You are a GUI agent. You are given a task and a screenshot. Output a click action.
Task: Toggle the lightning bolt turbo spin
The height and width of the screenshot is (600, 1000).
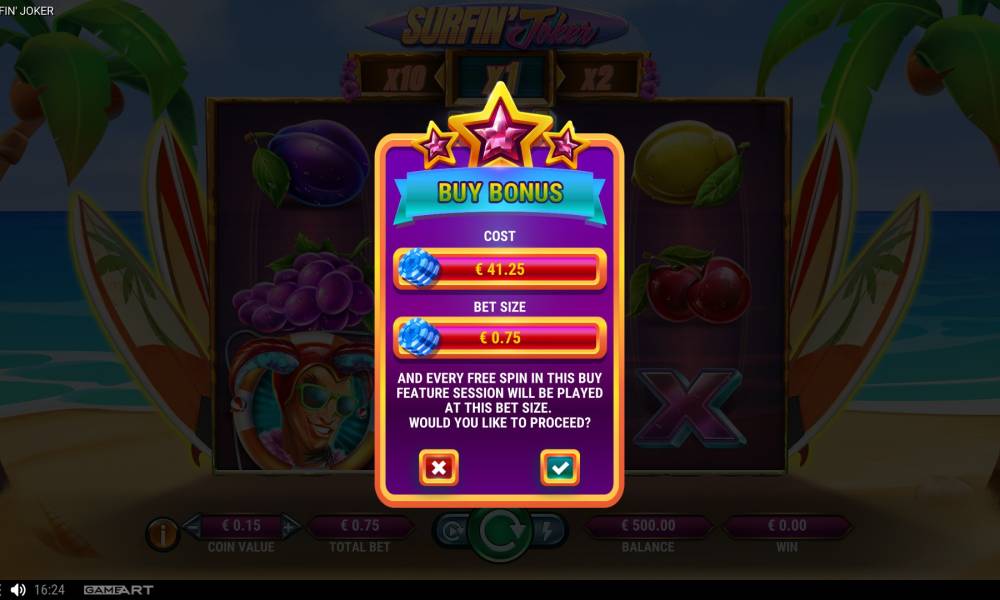point(548,531)
